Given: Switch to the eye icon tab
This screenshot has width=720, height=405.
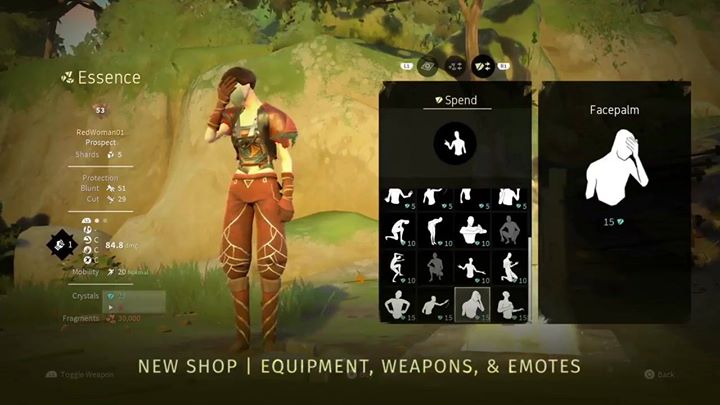Looking at the screenshot, I should 427,66.
